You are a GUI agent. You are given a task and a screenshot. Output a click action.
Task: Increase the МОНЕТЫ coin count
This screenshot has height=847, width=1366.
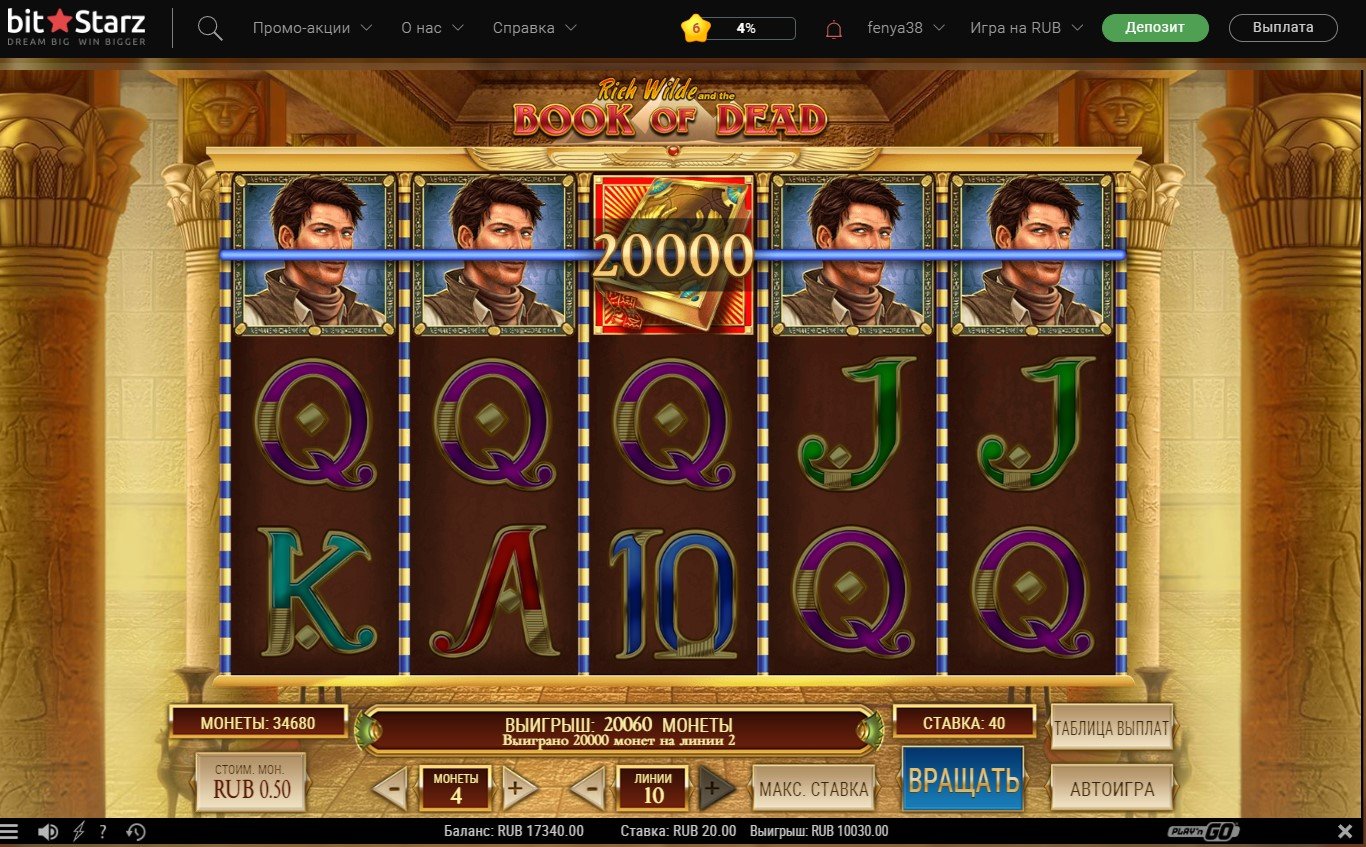point(514,789)
